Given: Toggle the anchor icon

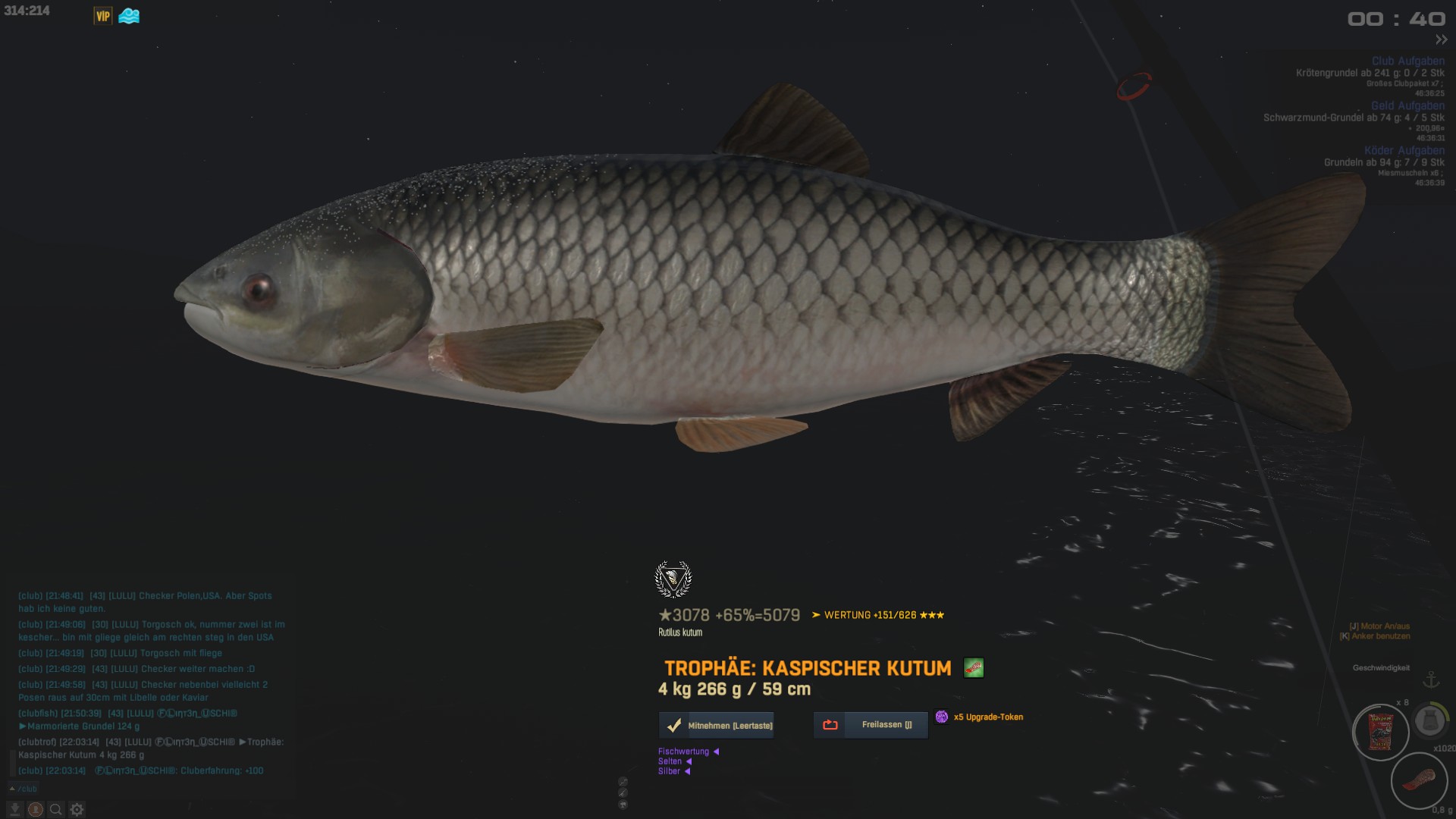Looking at the screenshot, I should [1431, 679].
